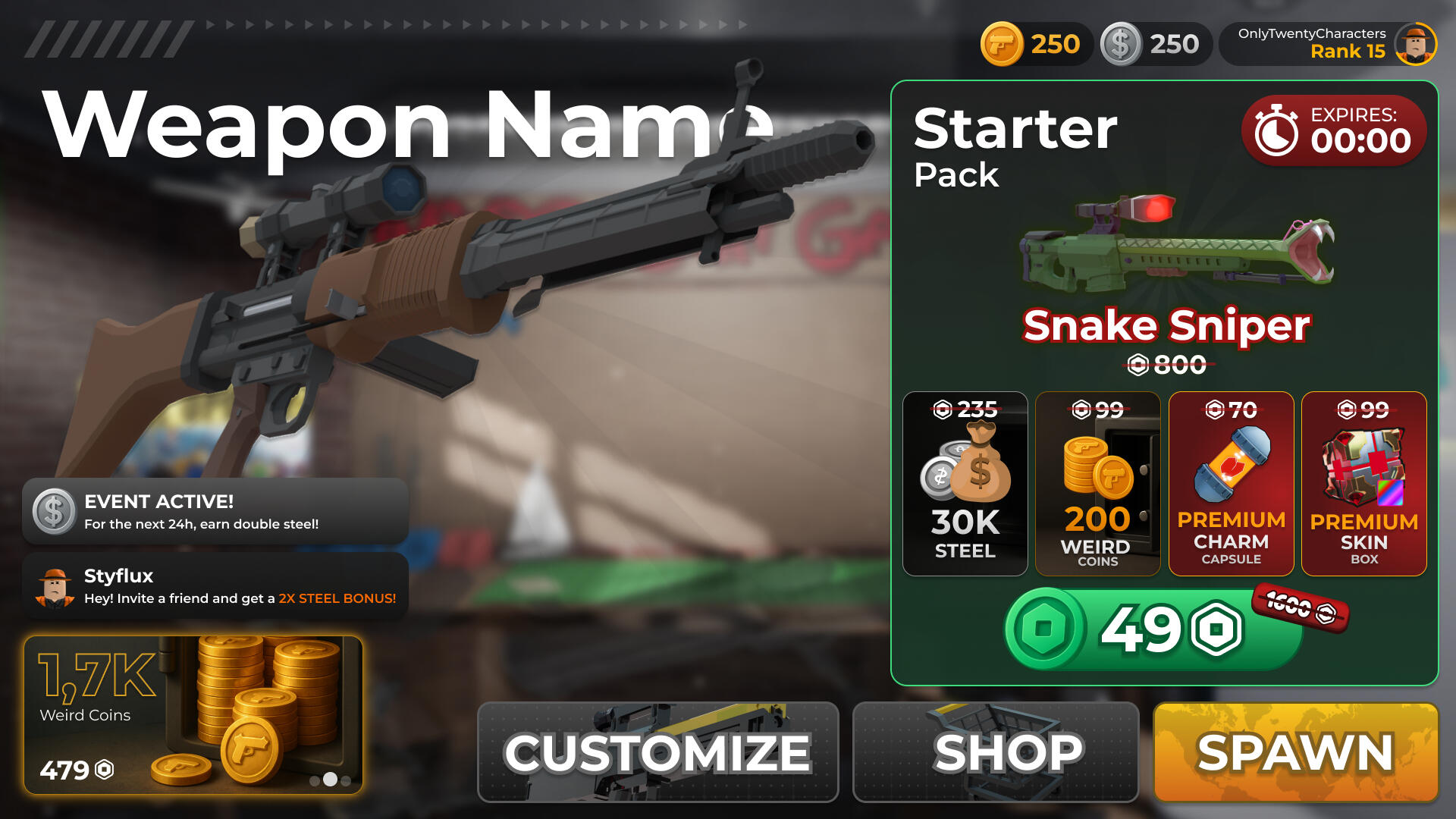
Task: Click the Styflux invite a friend message
Action: point(215,586)
